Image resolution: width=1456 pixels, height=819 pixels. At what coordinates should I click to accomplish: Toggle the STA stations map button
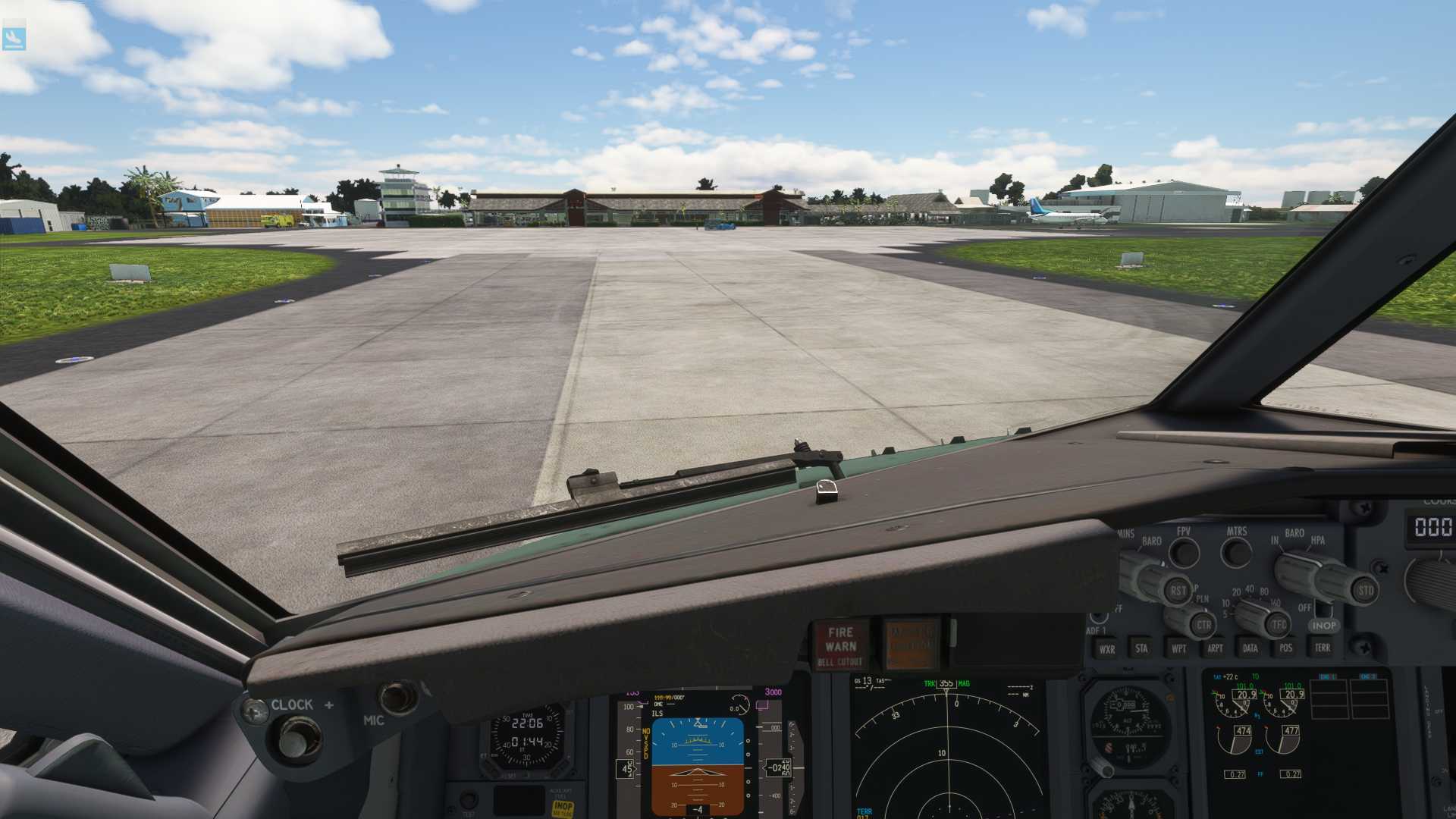(x=1141, y=648)
